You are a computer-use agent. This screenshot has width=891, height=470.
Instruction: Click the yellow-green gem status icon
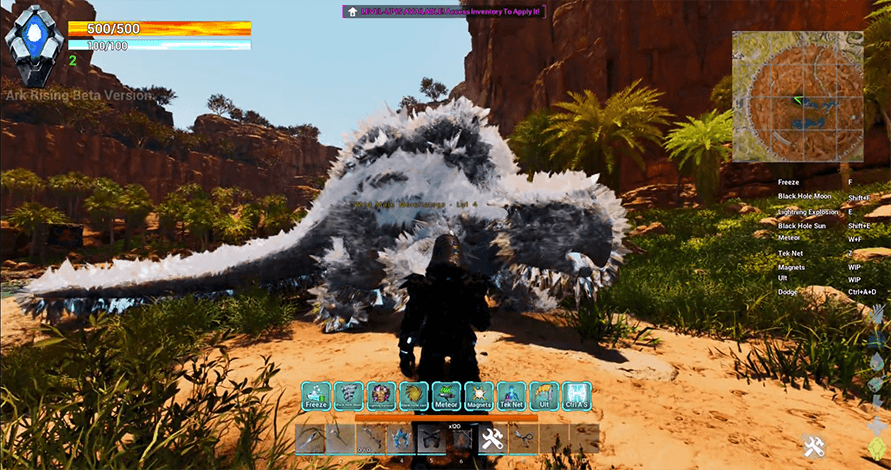878,447
